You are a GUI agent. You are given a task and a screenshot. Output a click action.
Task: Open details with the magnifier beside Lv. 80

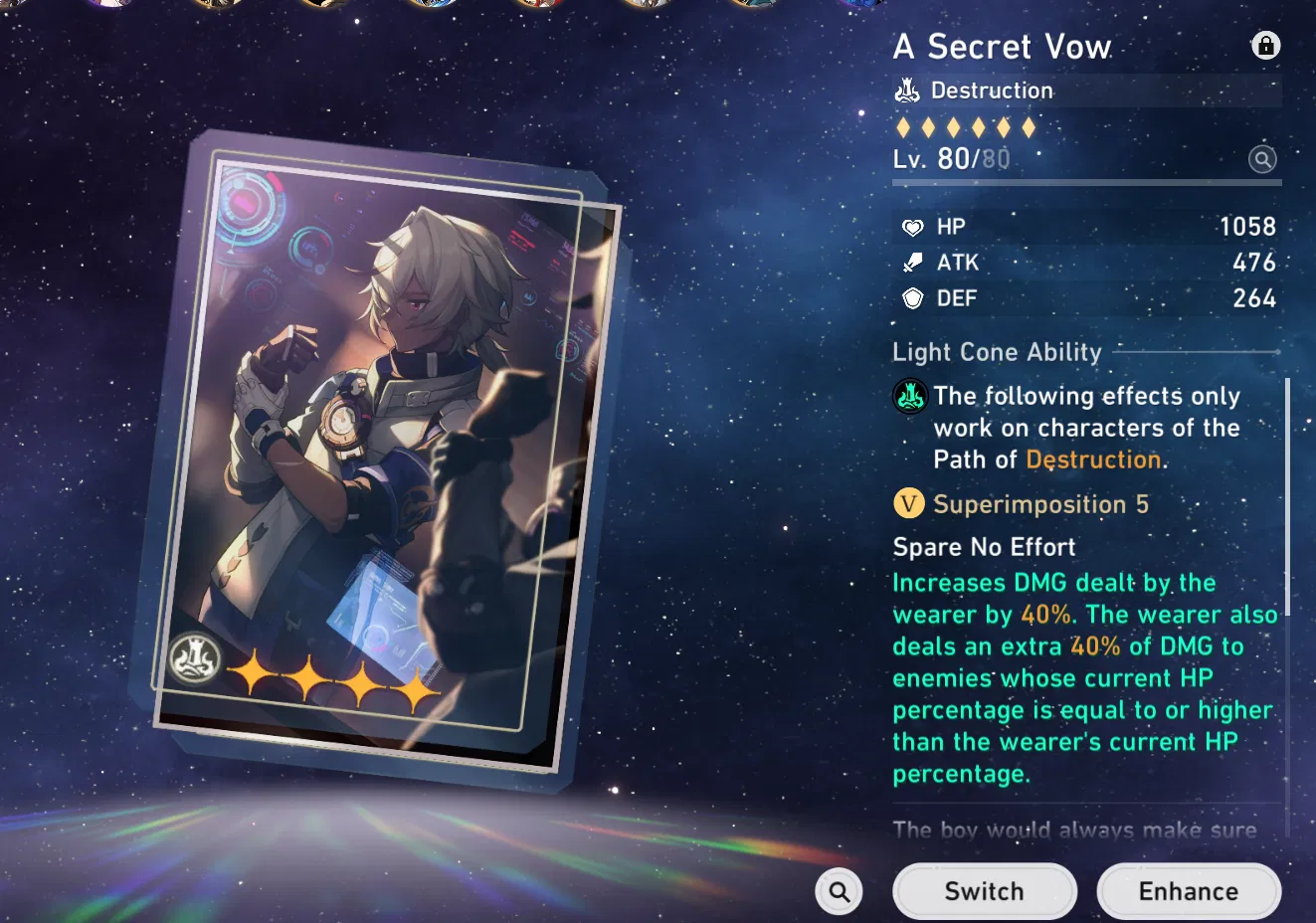point(1262,159)
